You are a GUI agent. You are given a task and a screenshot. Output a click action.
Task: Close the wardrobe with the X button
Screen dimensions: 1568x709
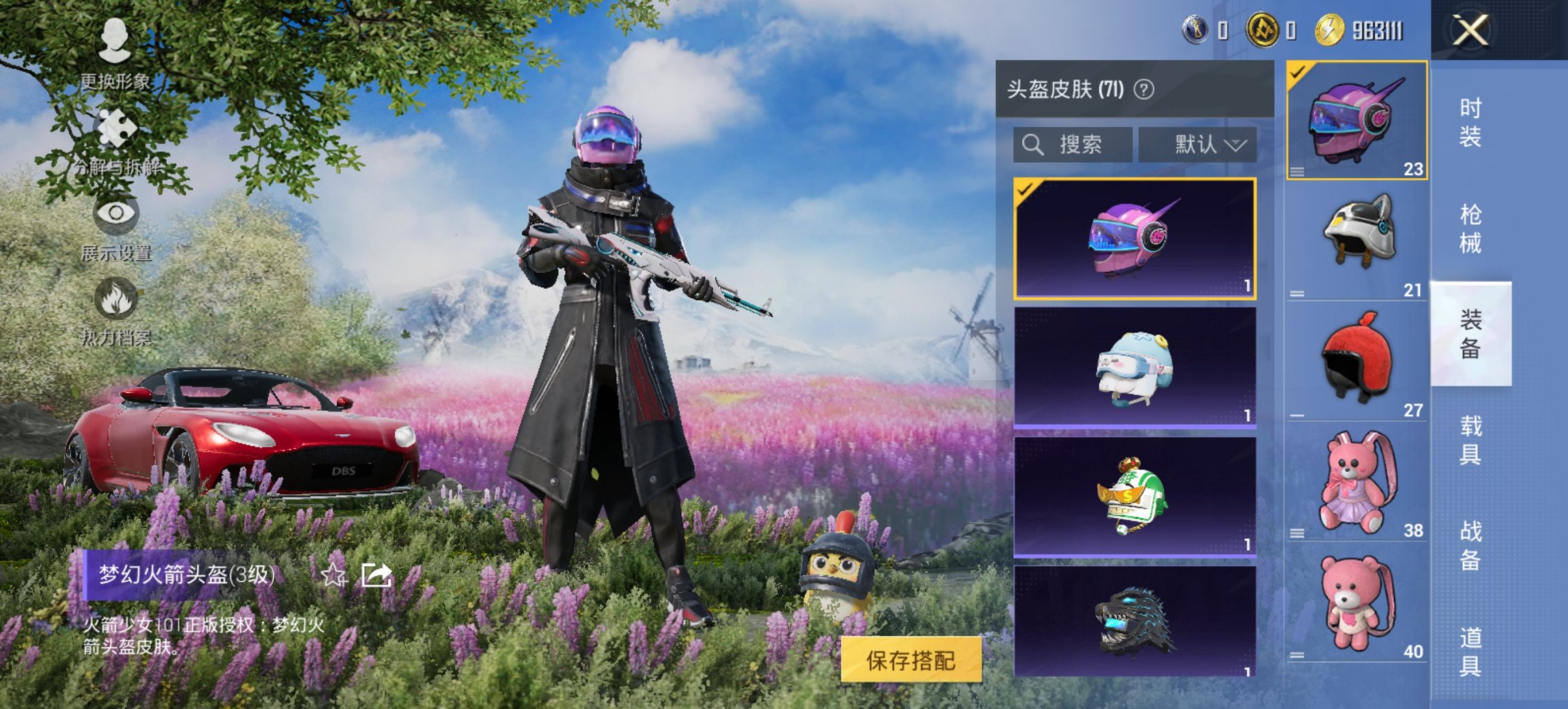(1469, 29)
